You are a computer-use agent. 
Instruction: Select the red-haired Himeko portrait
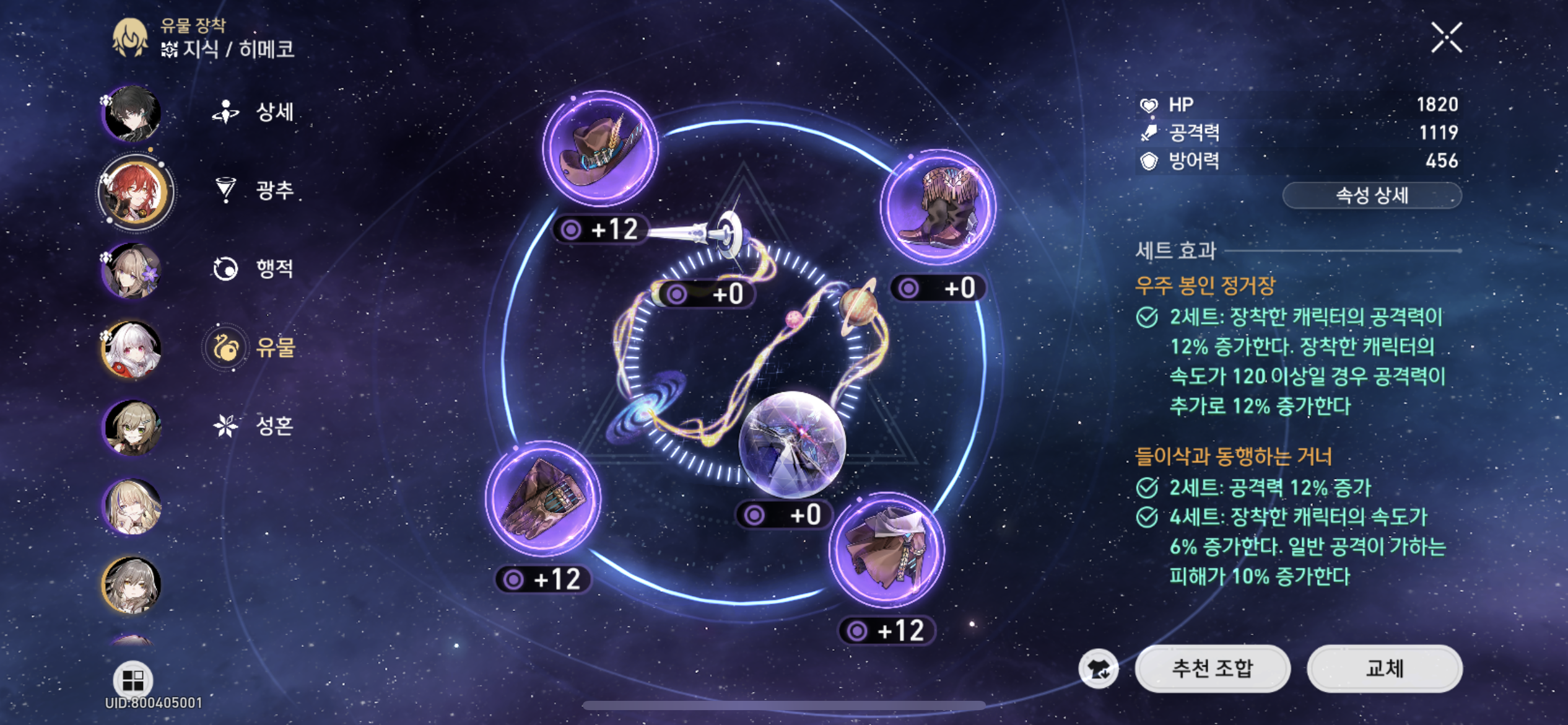click(x=135, y=192)
